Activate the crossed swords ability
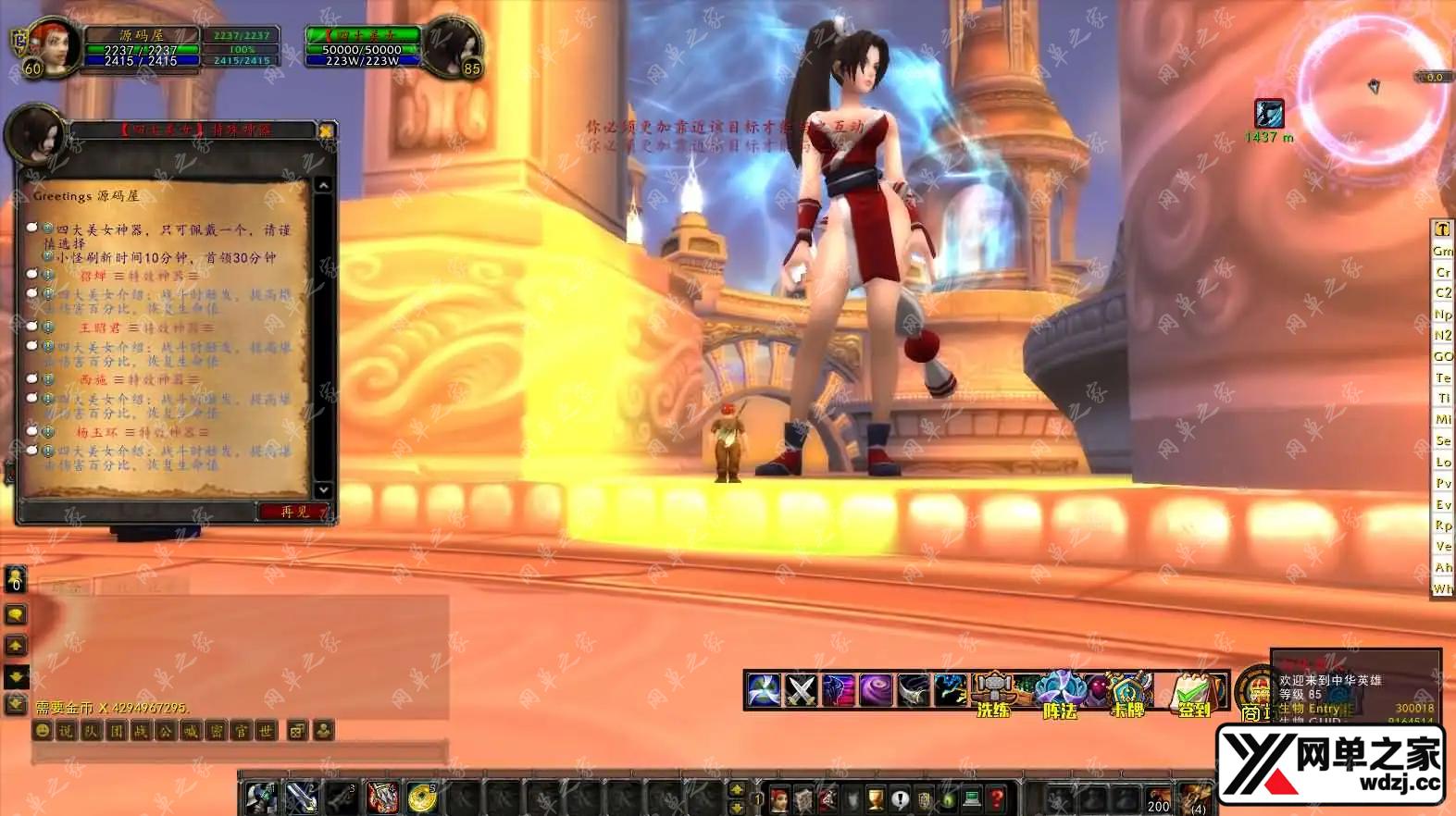 801,690
